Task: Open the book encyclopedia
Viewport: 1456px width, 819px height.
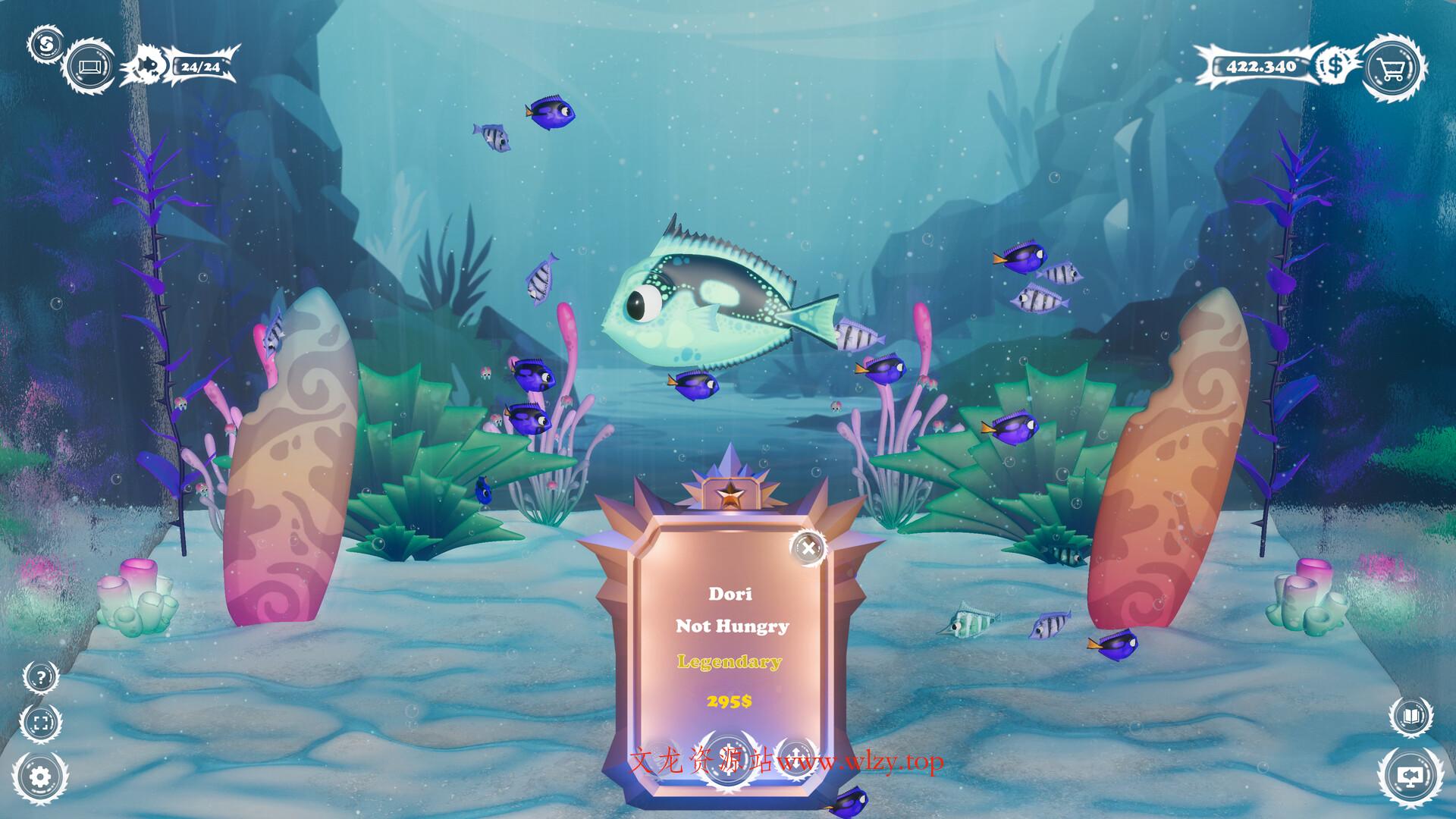Action: tap(1410, 717)
